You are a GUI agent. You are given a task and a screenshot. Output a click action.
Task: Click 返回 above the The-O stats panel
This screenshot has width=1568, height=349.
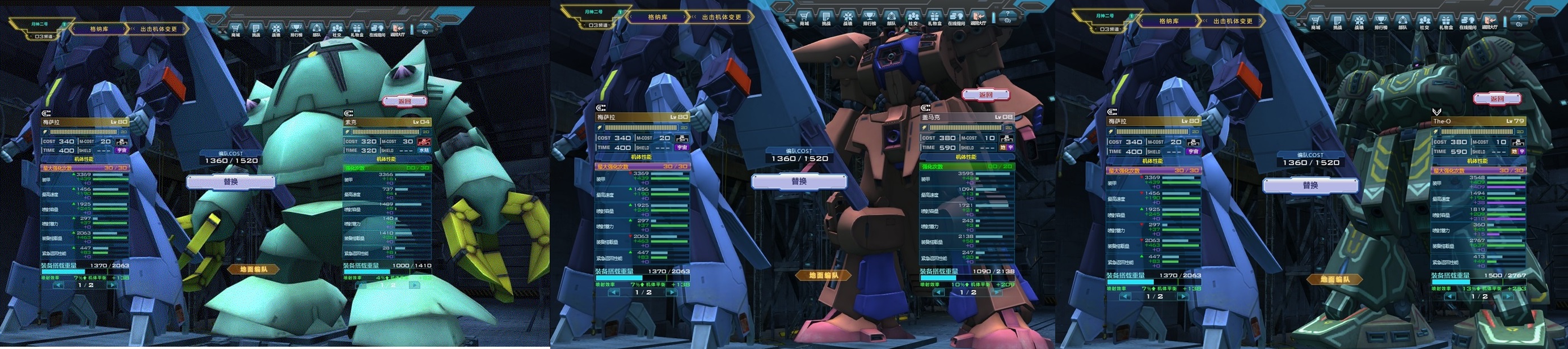[x=1496, y=99]
